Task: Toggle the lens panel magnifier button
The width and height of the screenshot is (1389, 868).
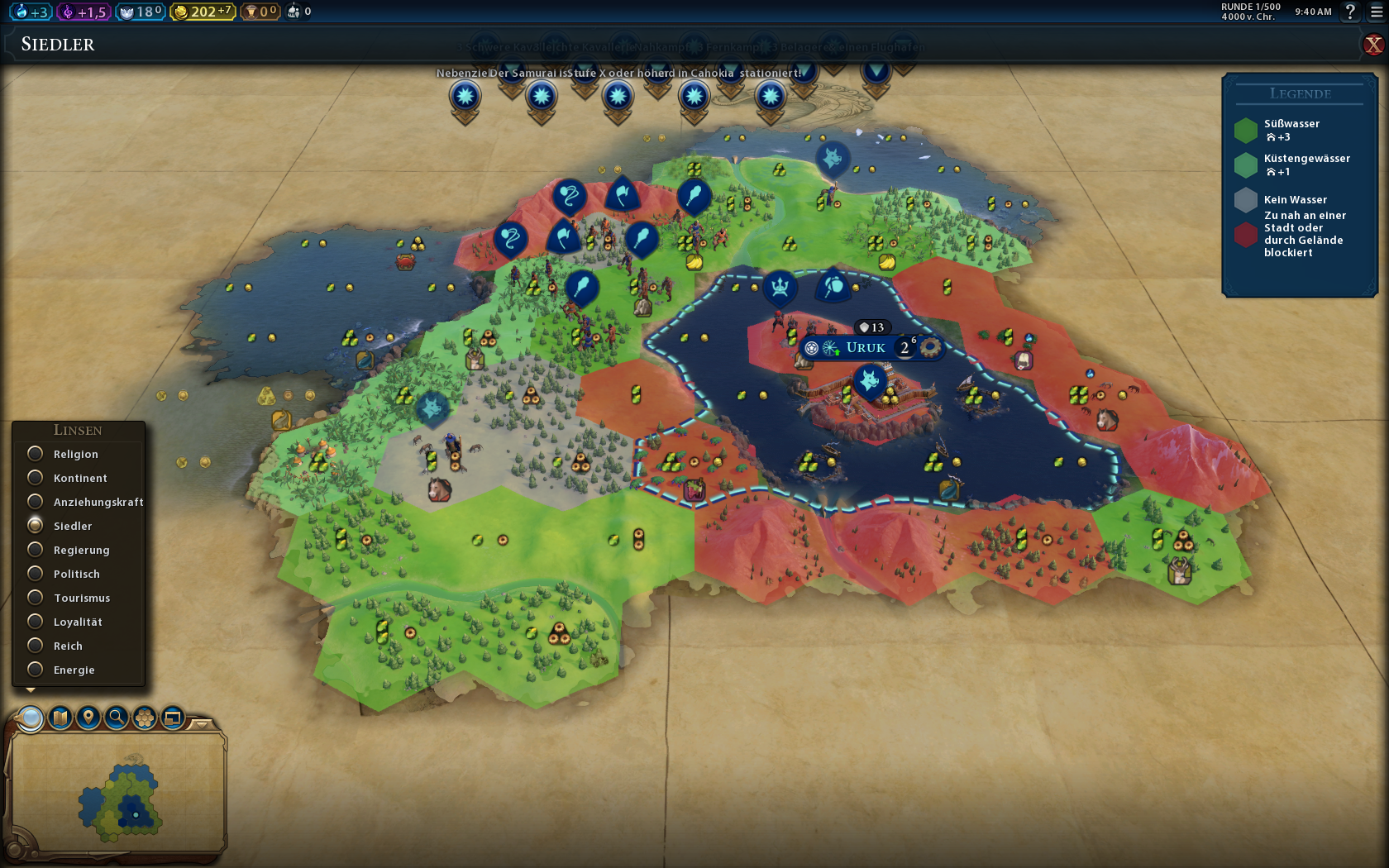Action: (x=31, y=718)
